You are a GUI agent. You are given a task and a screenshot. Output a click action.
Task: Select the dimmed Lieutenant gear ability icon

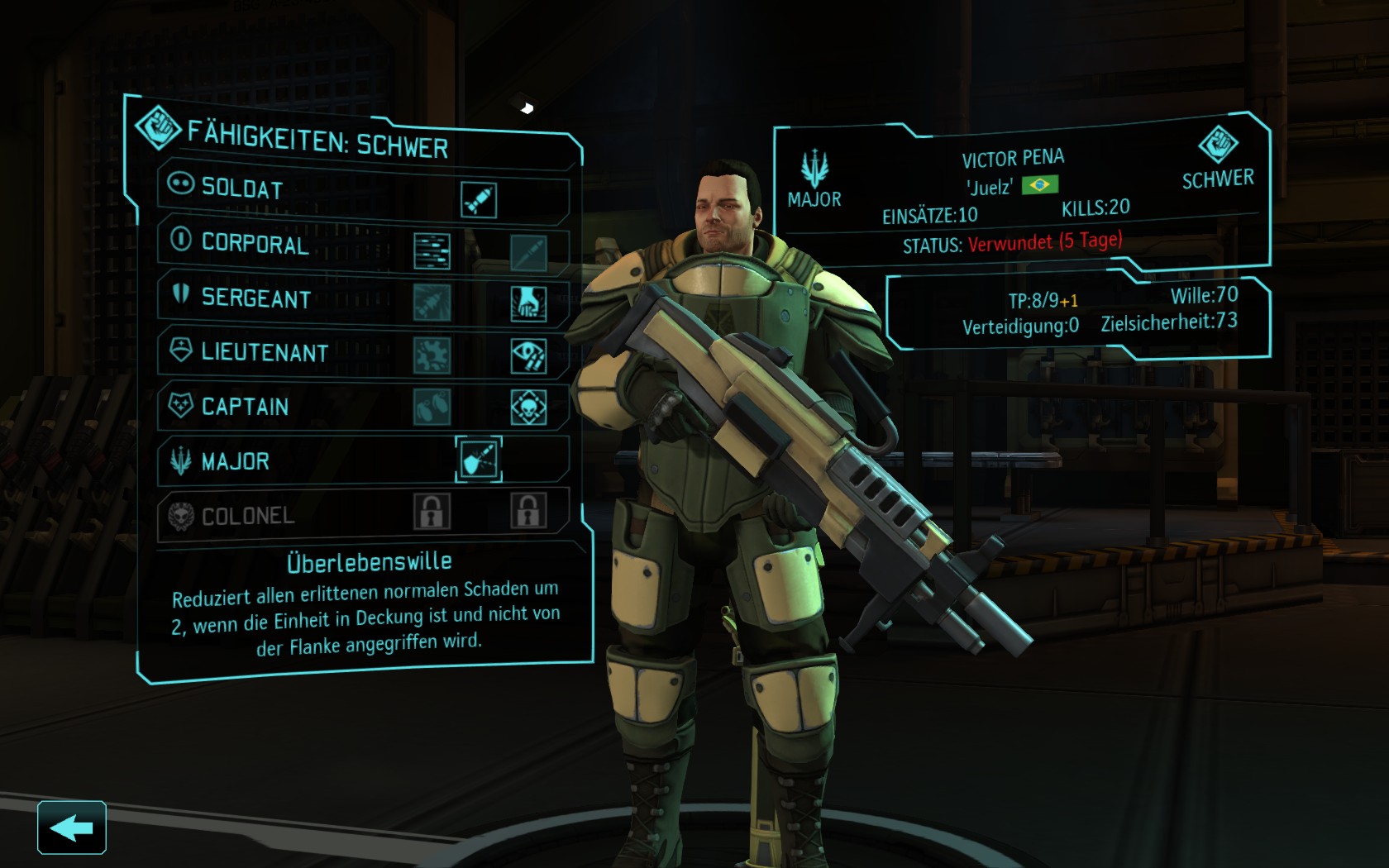coord(432,355)
